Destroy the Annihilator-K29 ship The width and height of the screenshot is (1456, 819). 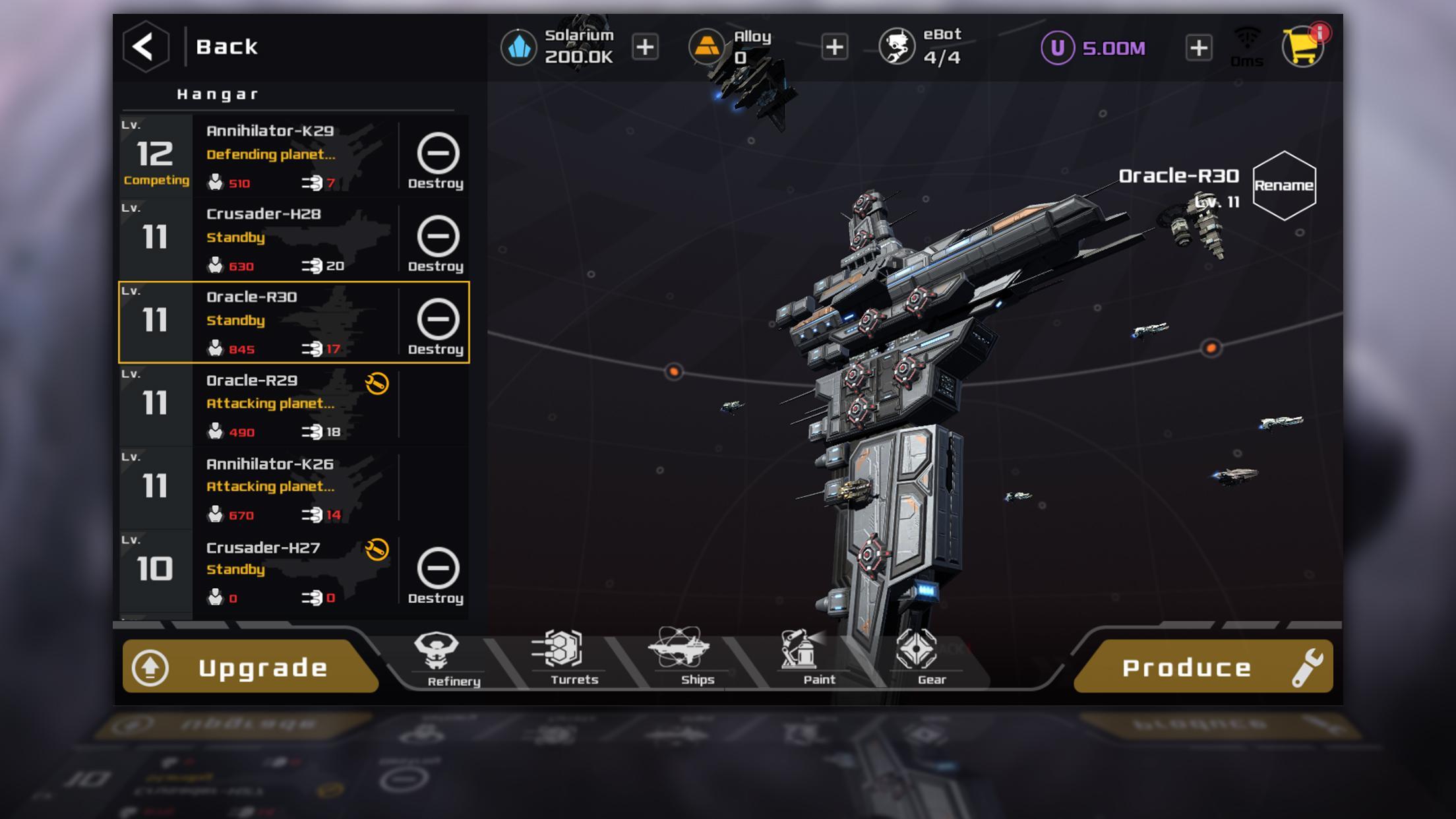click(x=437, y=160)
